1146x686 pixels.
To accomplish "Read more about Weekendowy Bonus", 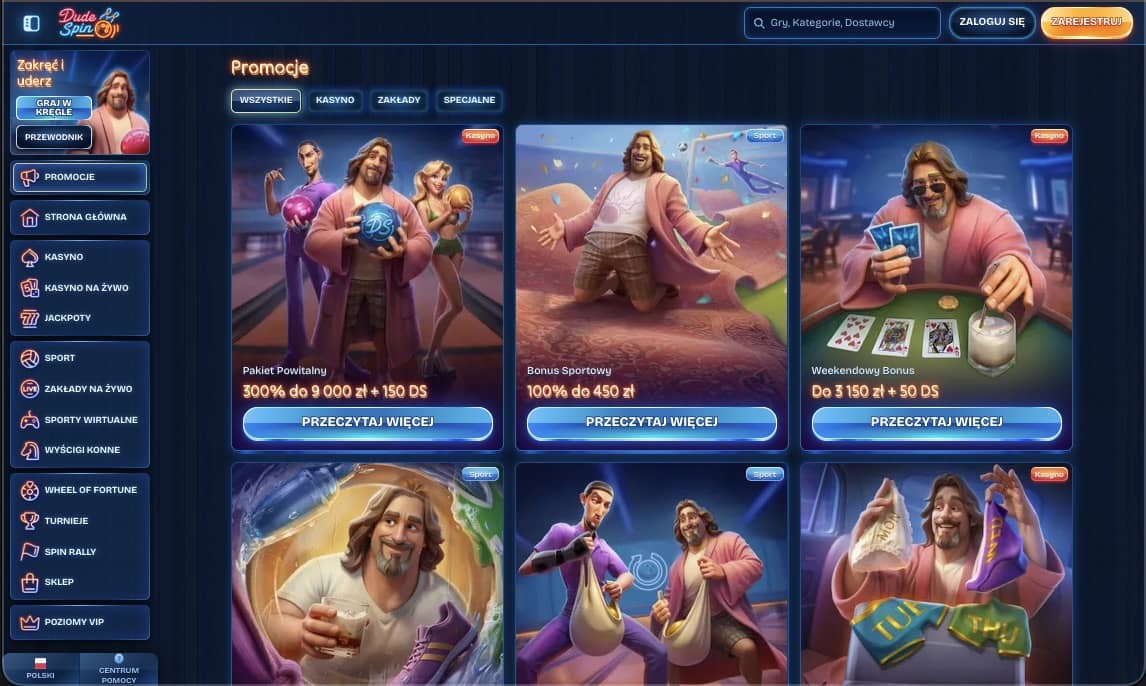I will click(936, 422).
